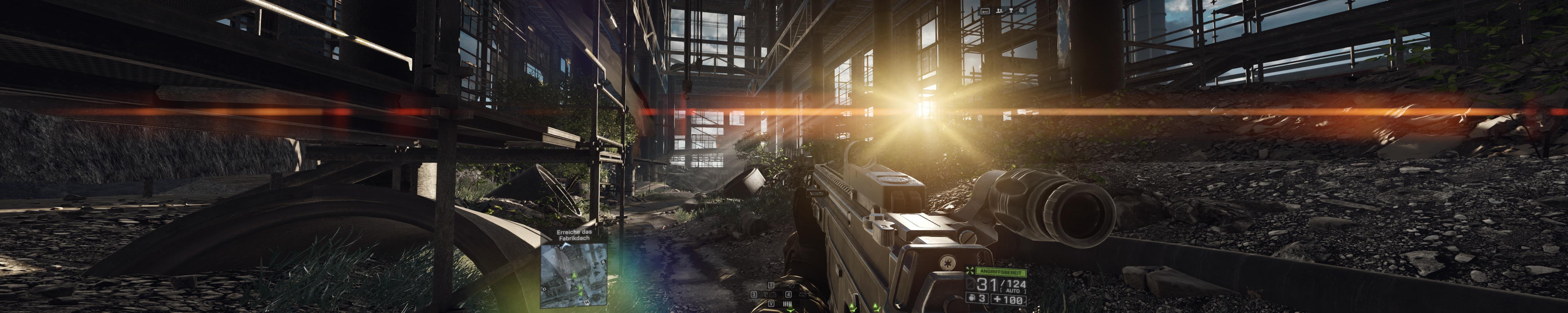Select the weapon slot numbered 4
This screenshot has width=1568, height=313.
[788, 295]
